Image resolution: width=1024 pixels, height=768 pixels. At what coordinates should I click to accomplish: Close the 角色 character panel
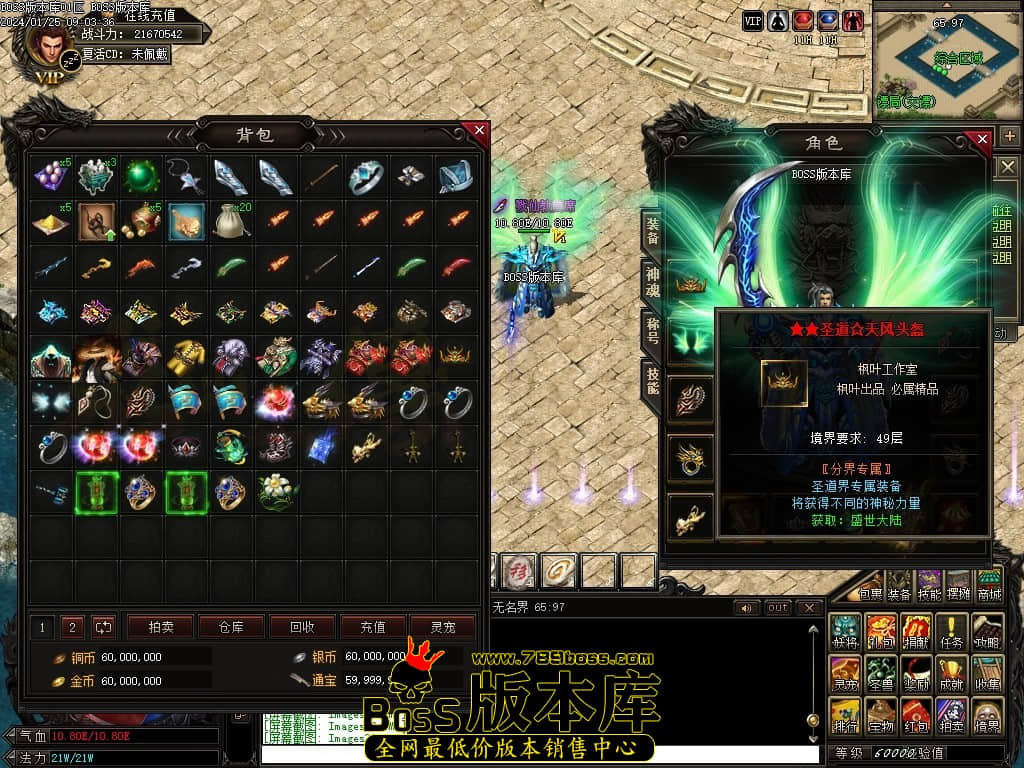[982, 139]
